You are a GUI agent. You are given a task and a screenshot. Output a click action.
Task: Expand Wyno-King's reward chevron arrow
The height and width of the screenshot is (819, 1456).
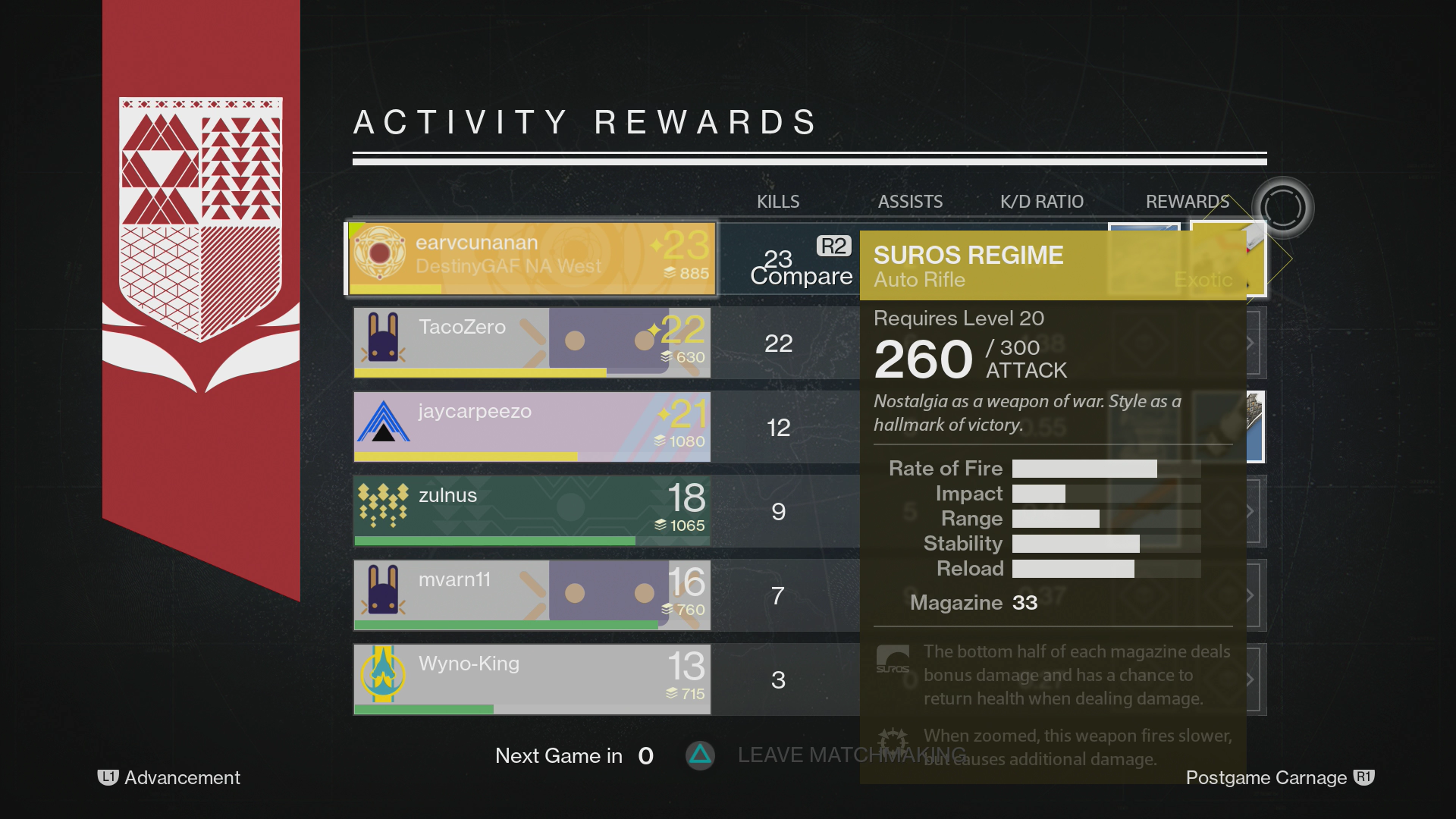click(1250, 679)
